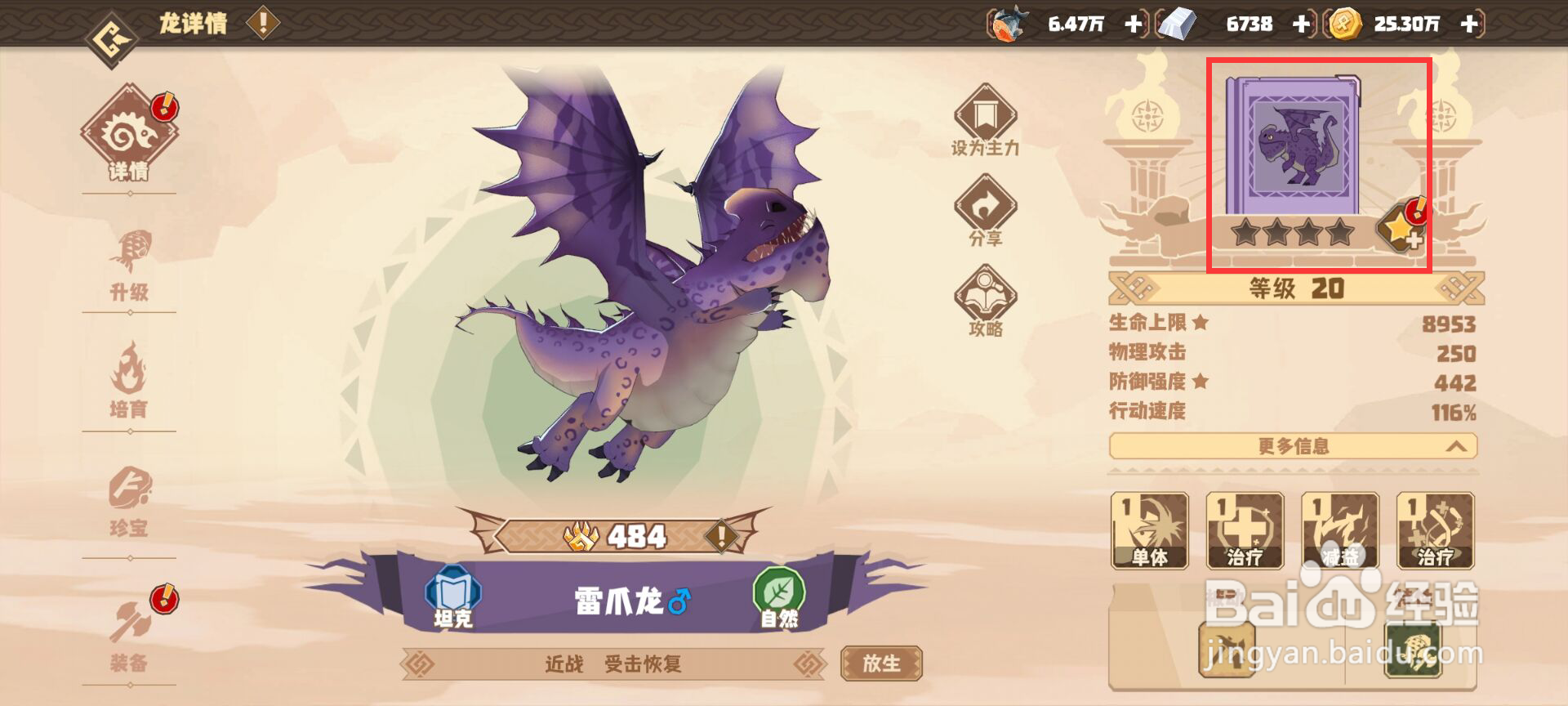Select the 单体 (Single Target) skill icon

1151,529
